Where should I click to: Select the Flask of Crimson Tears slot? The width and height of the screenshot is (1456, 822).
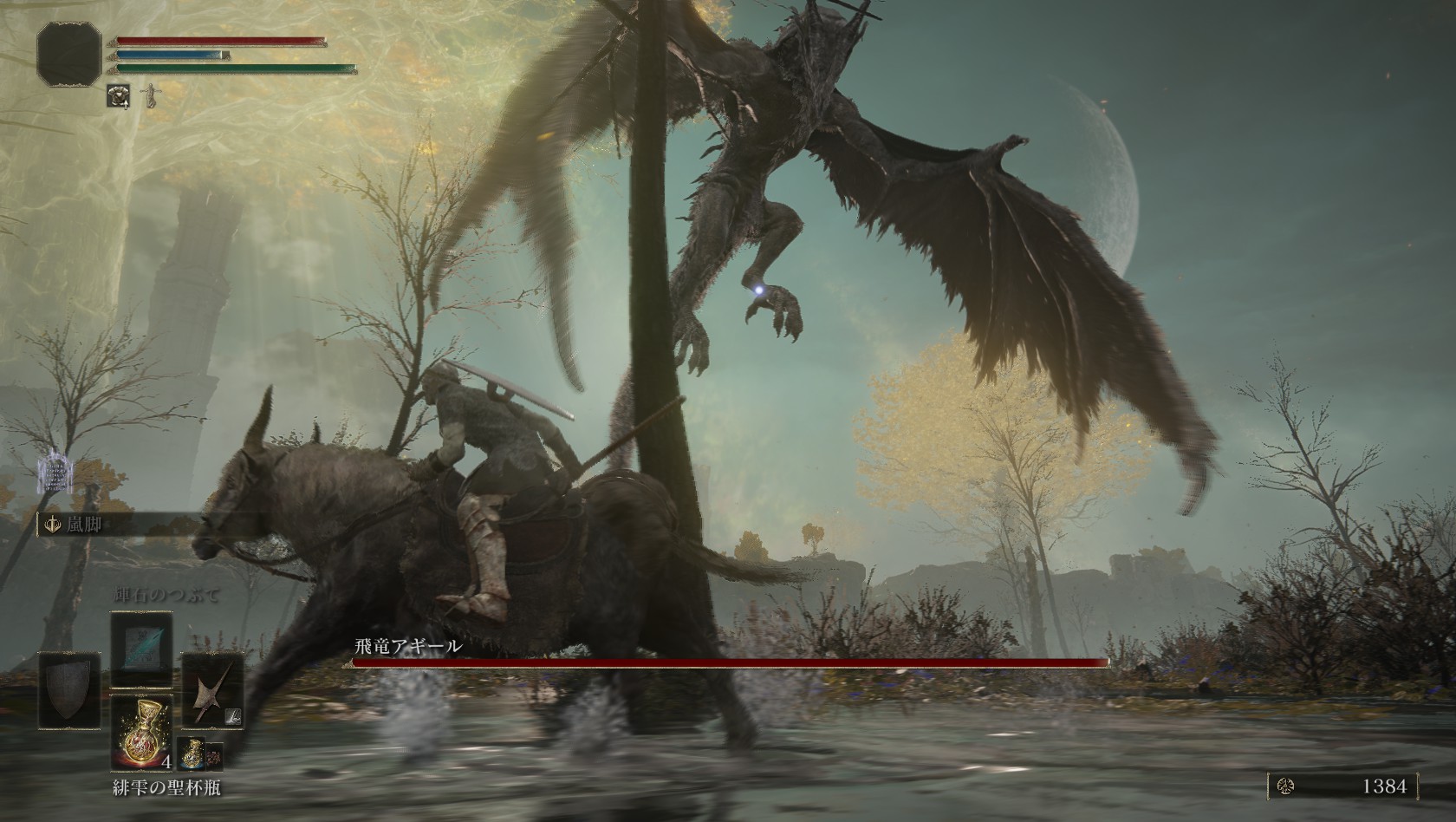click(x=141, y=734)
